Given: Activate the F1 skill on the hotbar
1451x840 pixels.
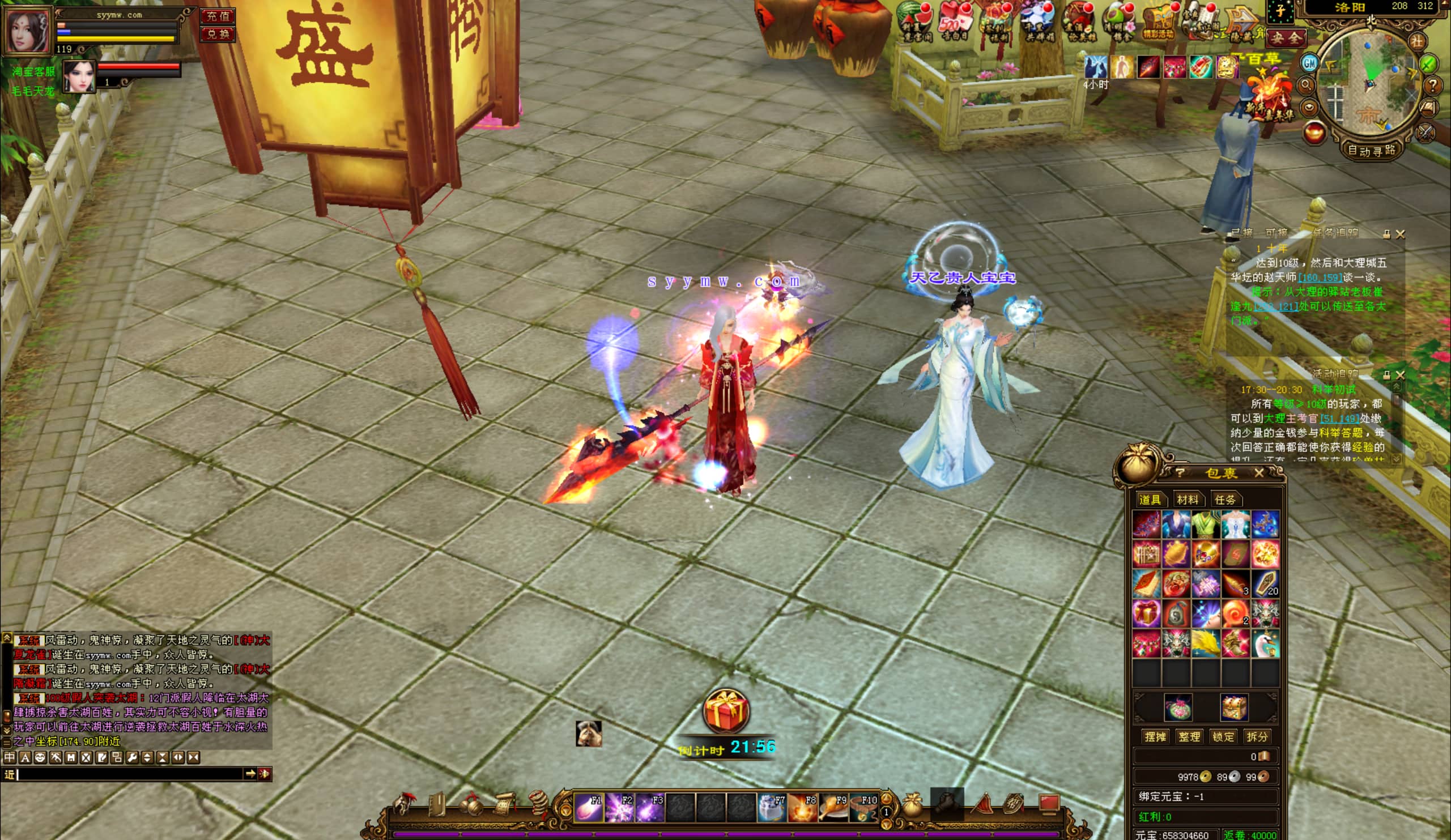Looking at the screenshot, I should point(589,807).
